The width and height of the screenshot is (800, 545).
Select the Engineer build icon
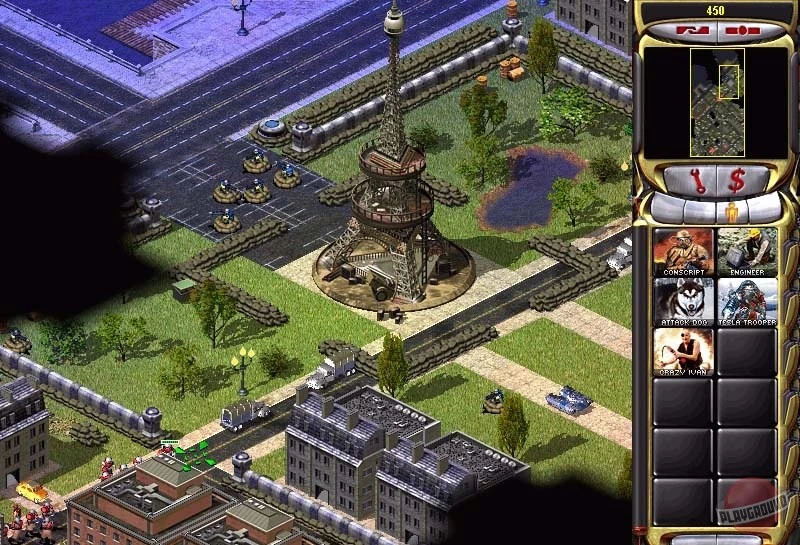(747, 251)
